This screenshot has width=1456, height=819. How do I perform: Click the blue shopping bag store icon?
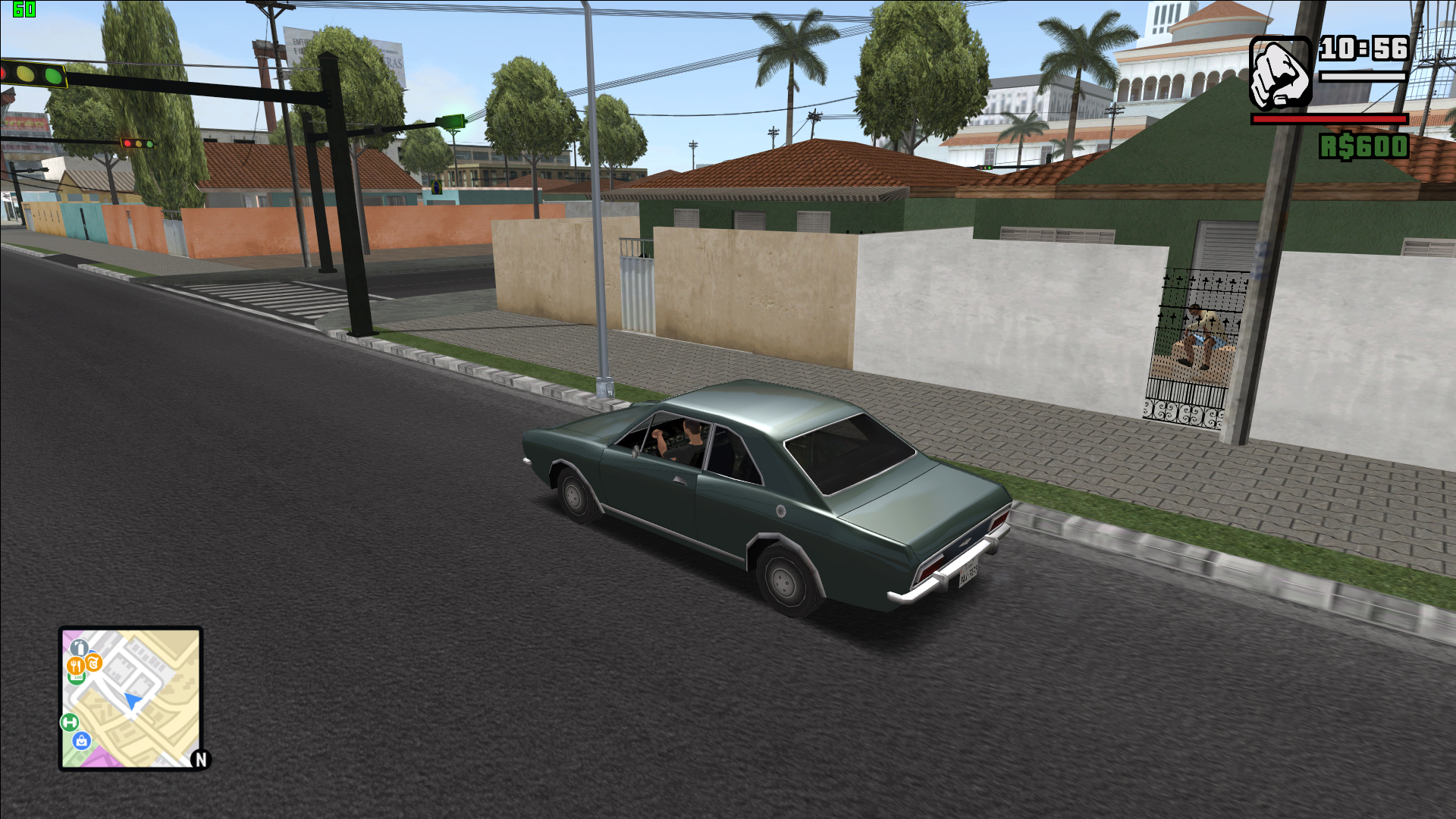click(81, 740)
